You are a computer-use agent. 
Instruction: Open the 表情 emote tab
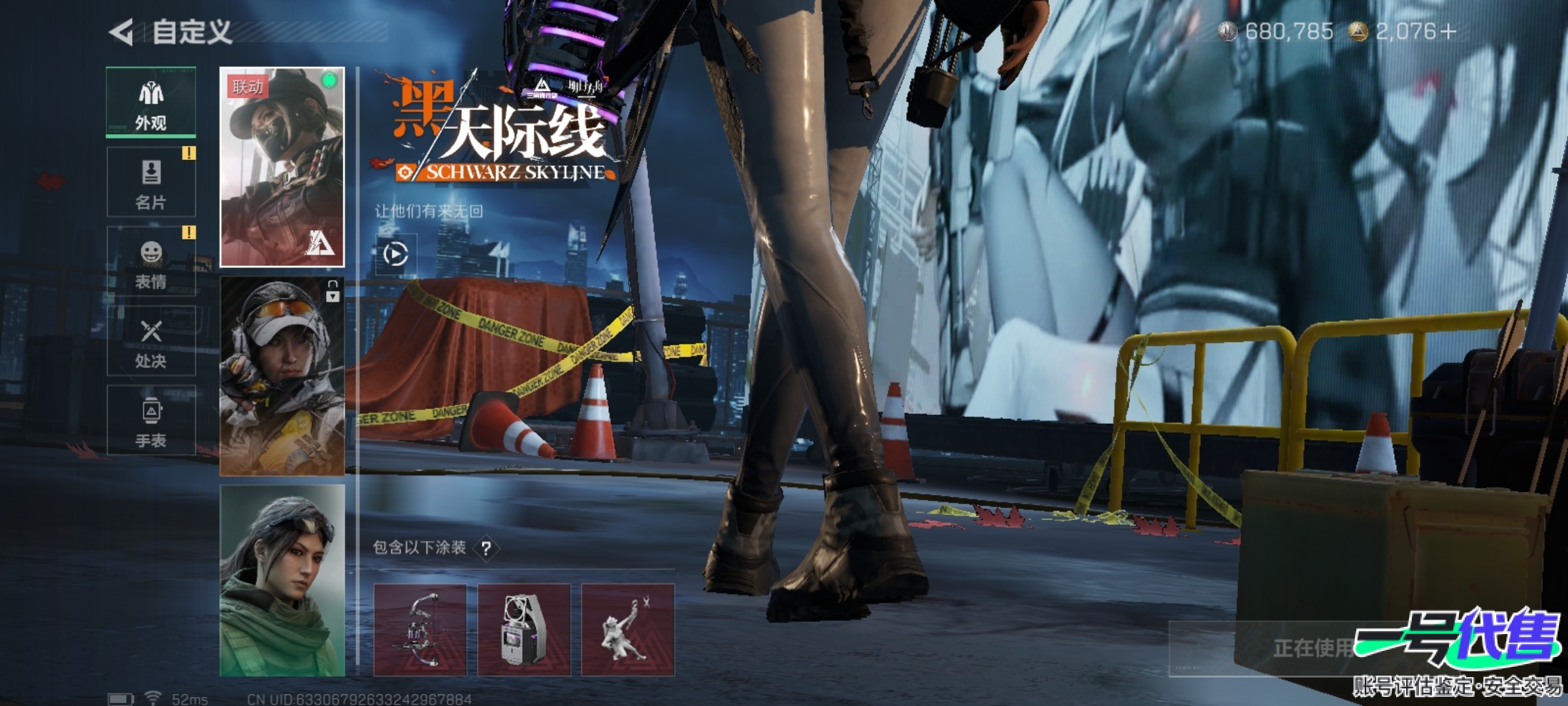click(151, 261)
